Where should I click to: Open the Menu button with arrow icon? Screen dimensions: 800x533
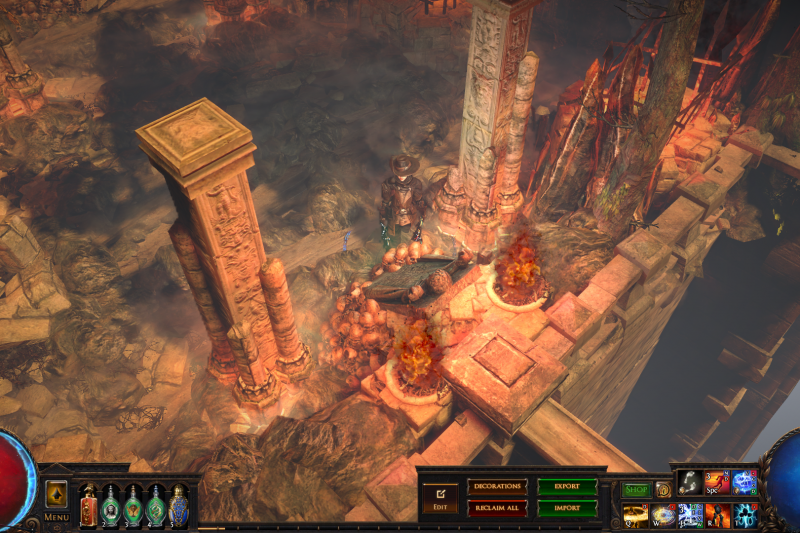point(56,496)
